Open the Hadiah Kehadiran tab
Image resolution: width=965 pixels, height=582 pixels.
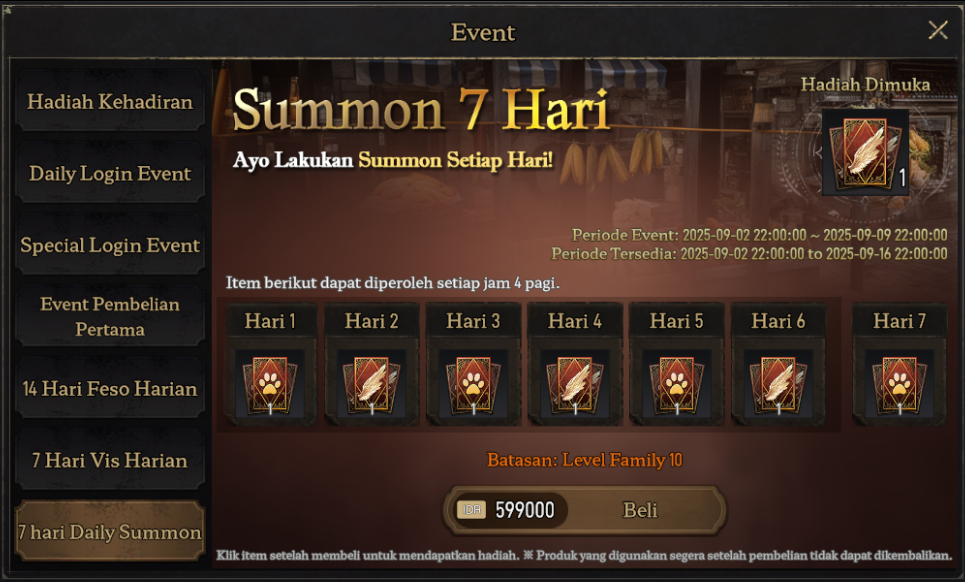click(110, 102)
